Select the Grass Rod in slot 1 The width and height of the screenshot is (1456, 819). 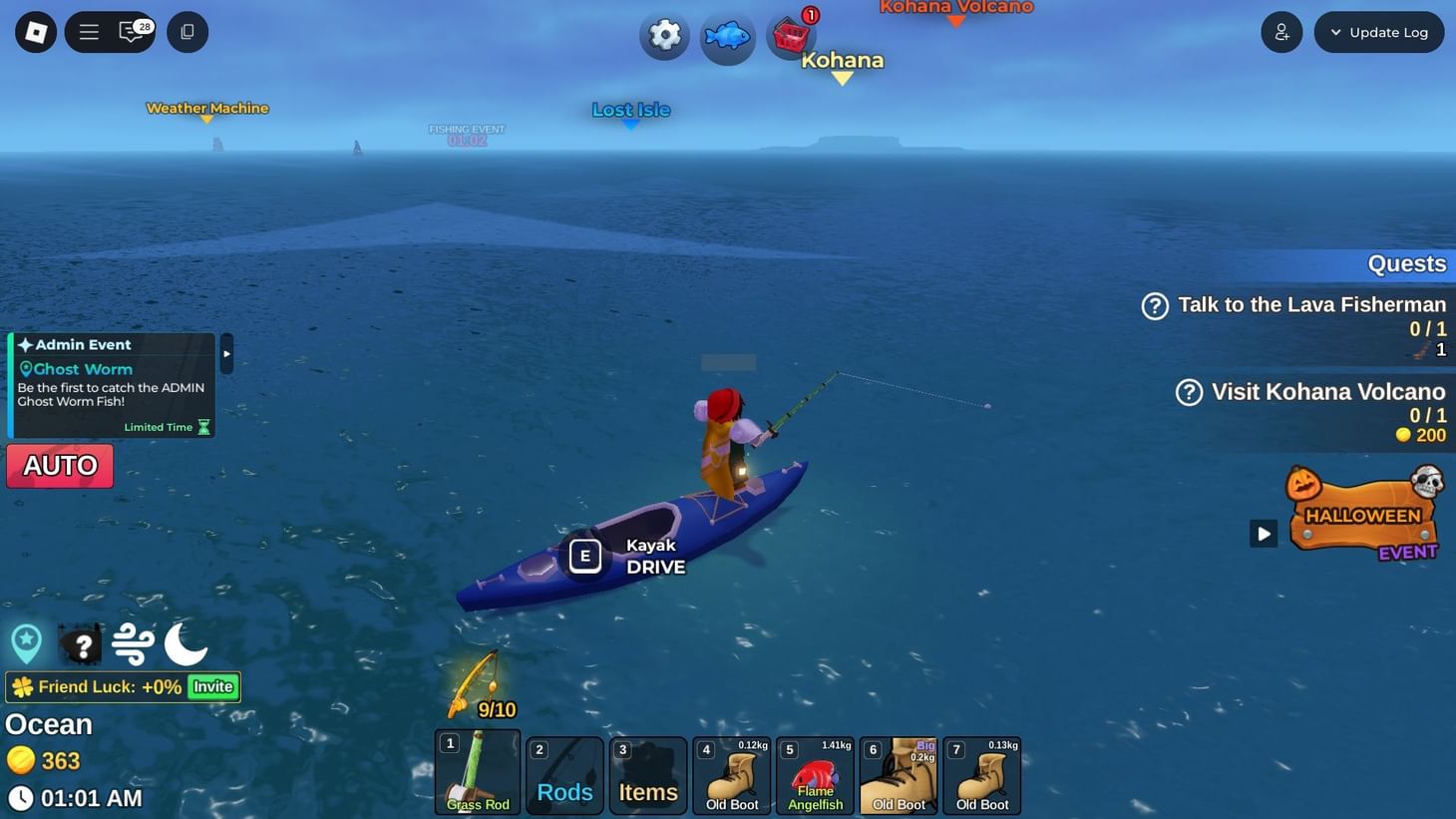pyautogui.click(x=477, y=775)
